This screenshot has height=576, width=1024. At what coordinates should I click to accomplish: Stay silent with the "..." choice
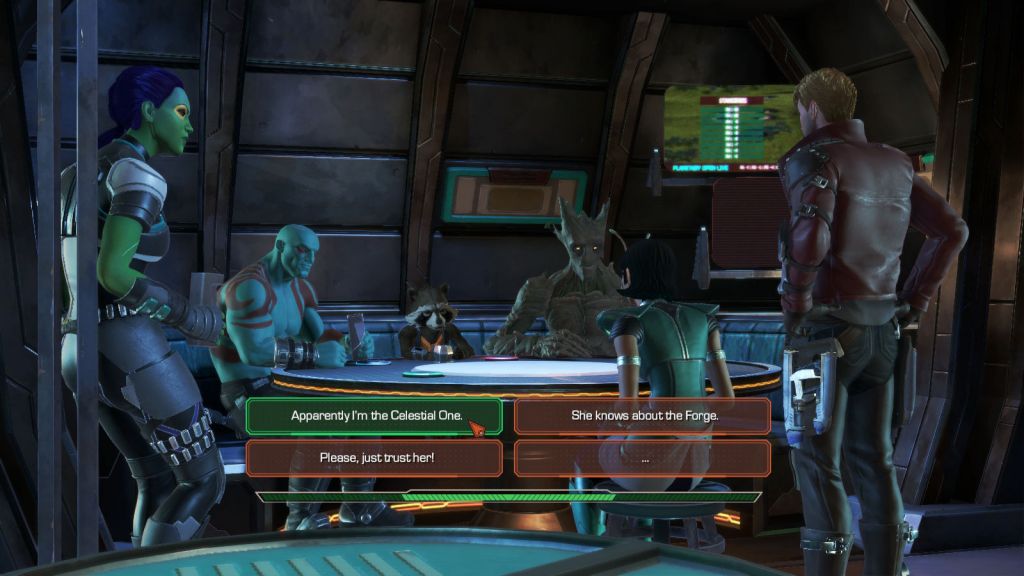coord(643,458)
